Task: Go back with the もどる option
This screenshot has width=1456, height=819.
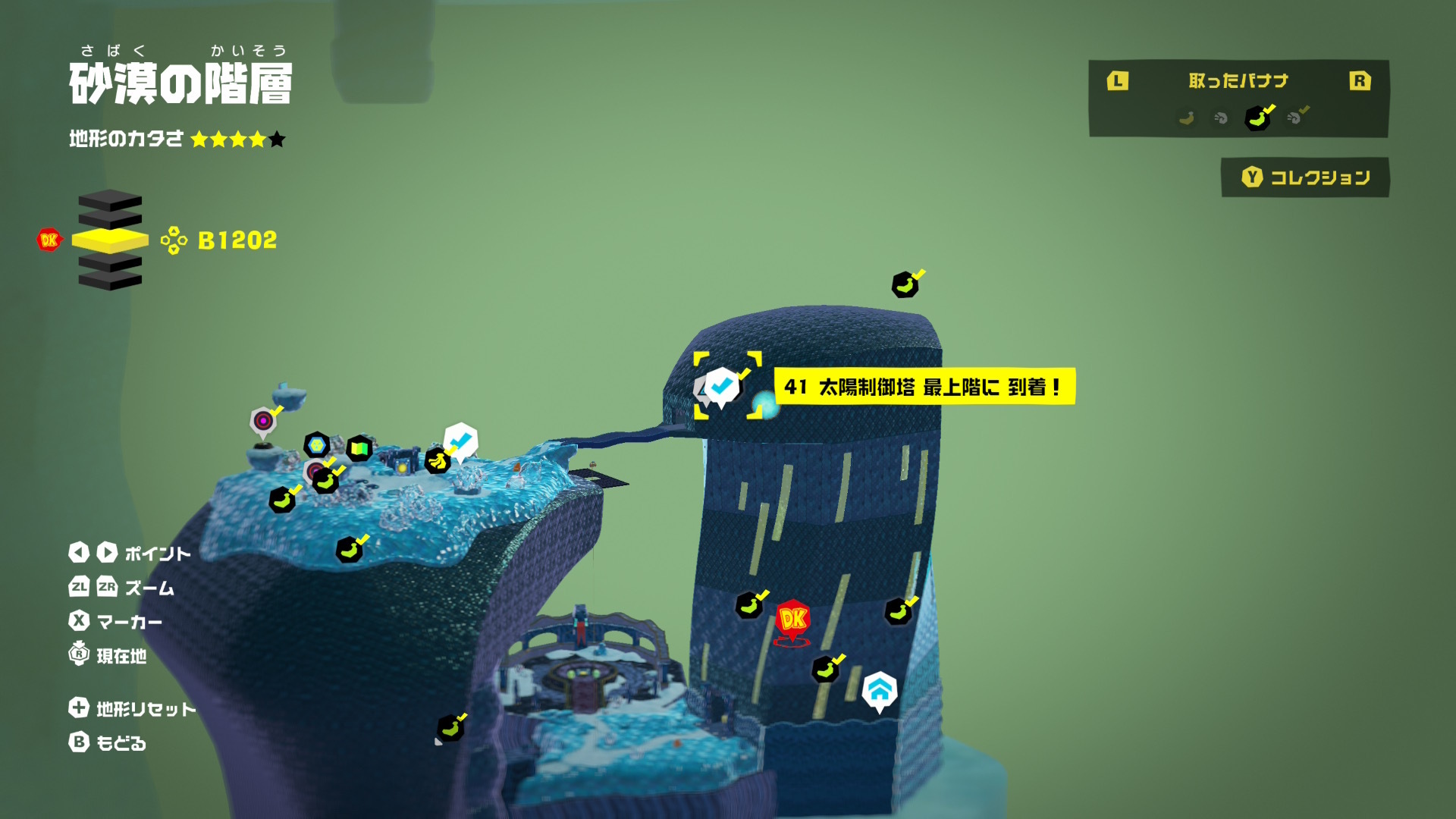Action: (x=108, y=742)
